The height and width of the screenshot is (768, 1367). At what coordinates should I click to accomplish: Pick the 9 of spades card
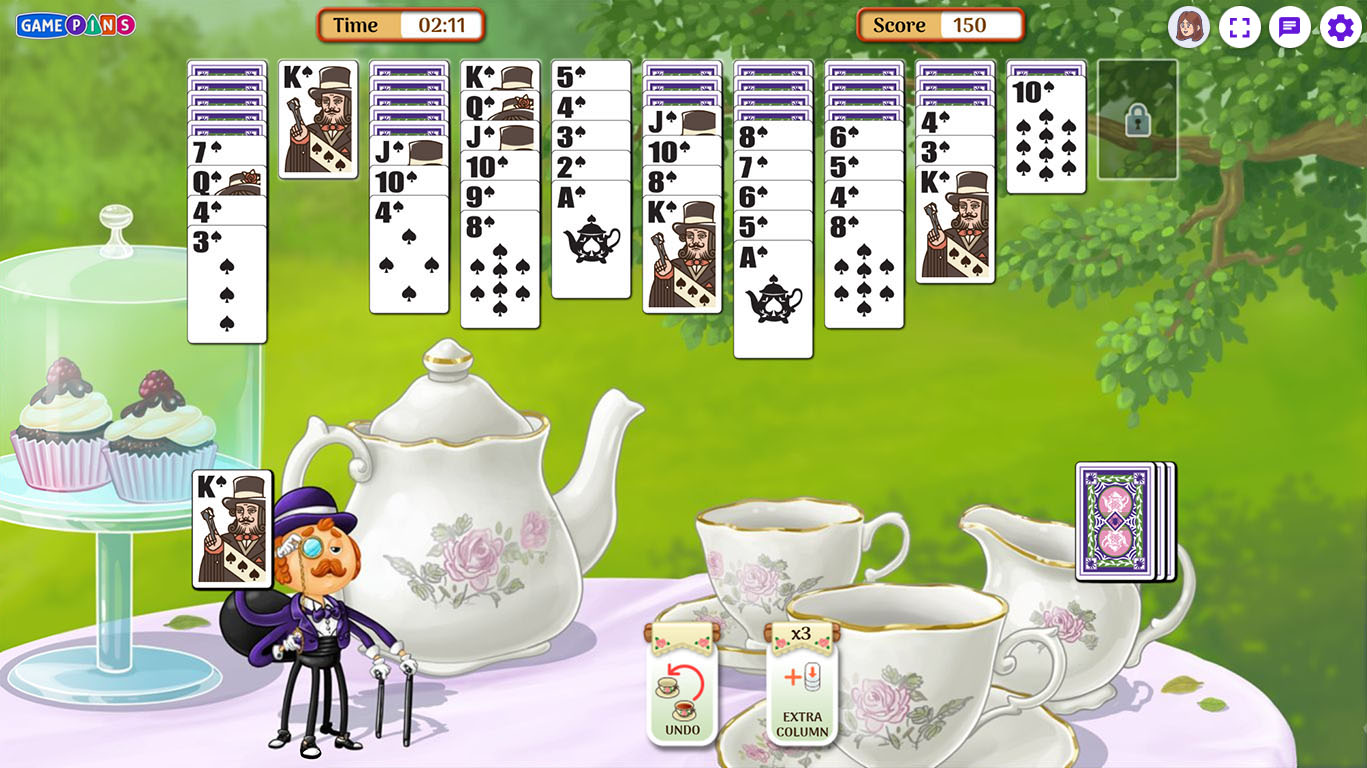click(499, 195)
